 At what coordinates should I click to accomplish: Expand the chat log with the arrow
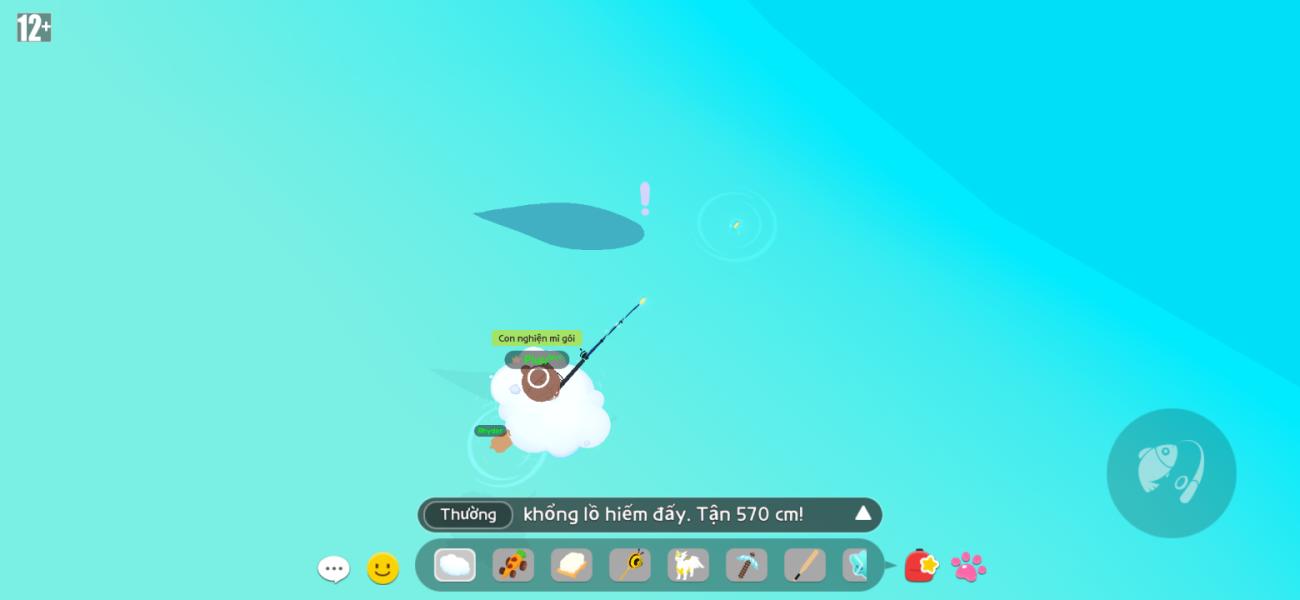point(863,514)
